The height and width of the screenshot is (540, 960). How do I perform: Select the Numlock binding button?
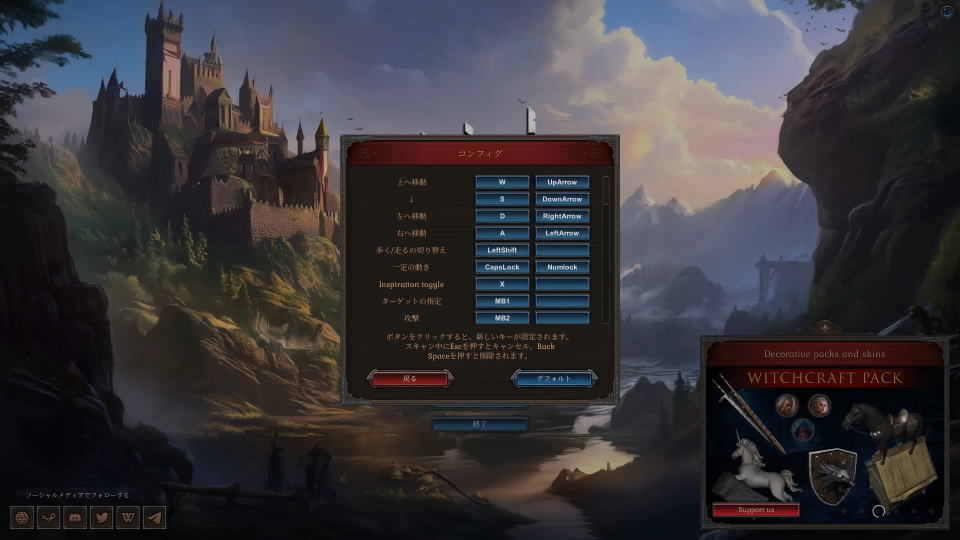tap(562, 267)
